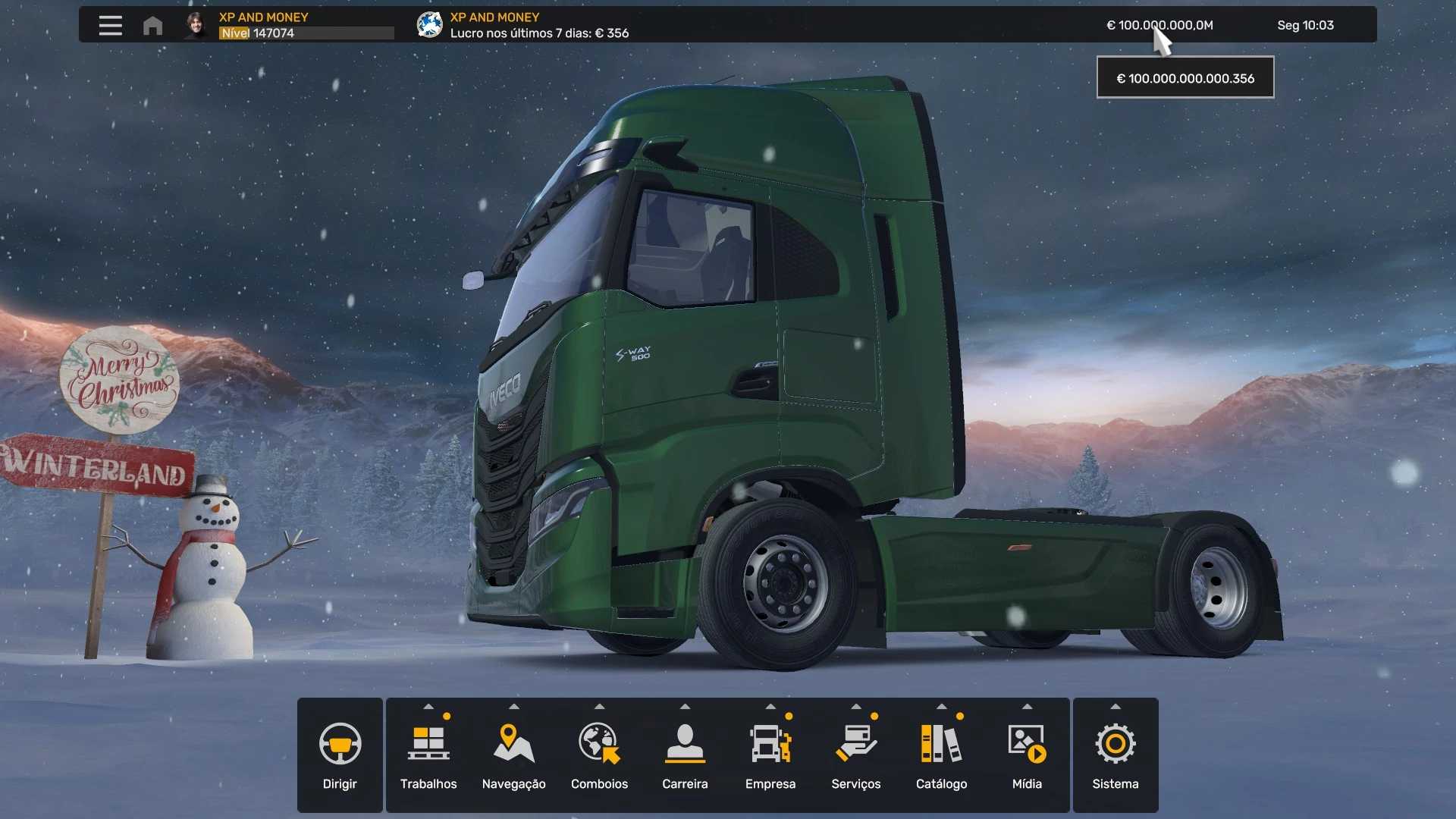The image size is (1456, 819).
Task: Click the home icon in the top bar
Action: point(152,26)
